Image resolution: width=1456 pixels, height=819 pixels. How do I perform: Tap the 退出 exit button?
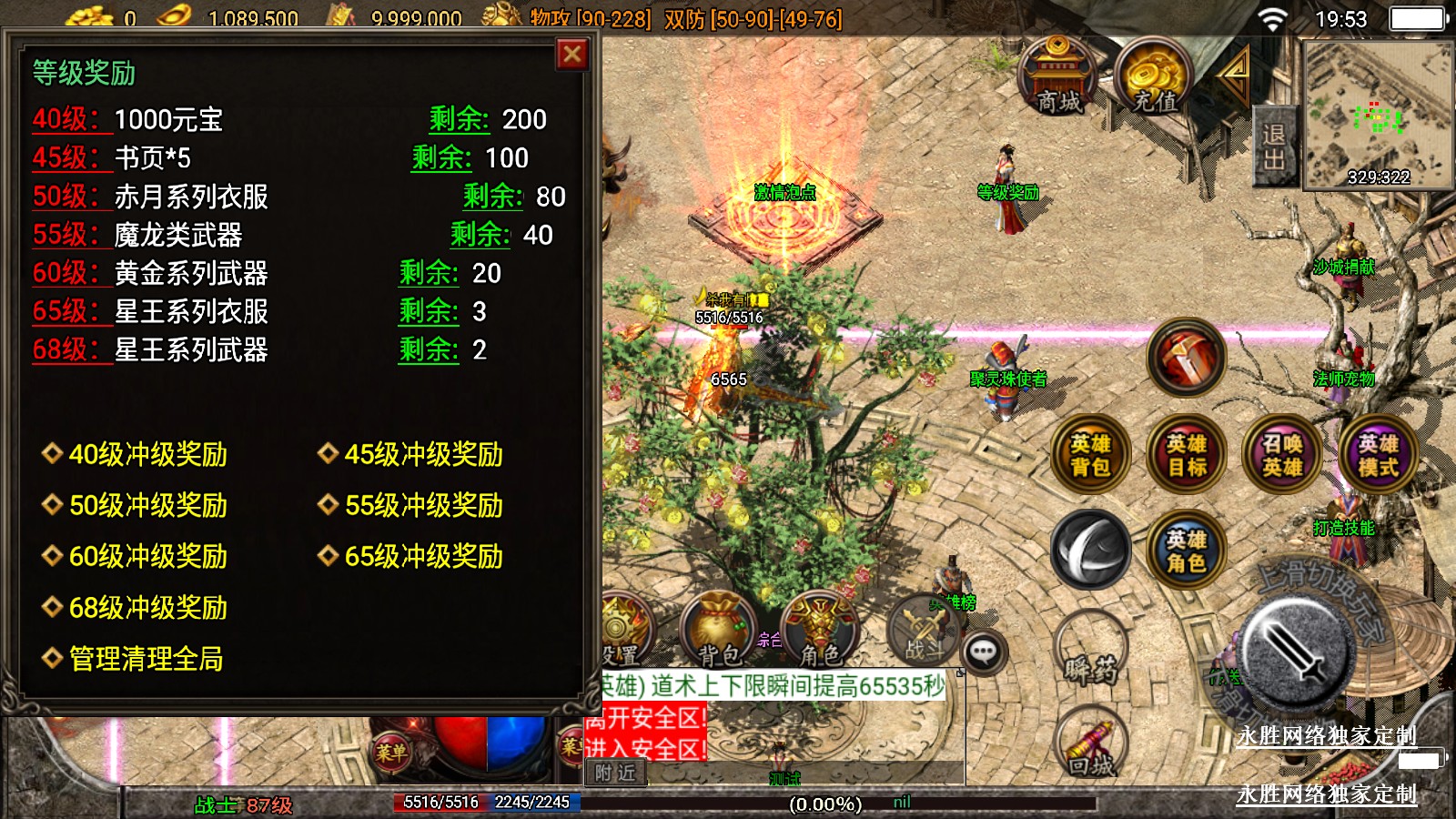click(1273, 147)
